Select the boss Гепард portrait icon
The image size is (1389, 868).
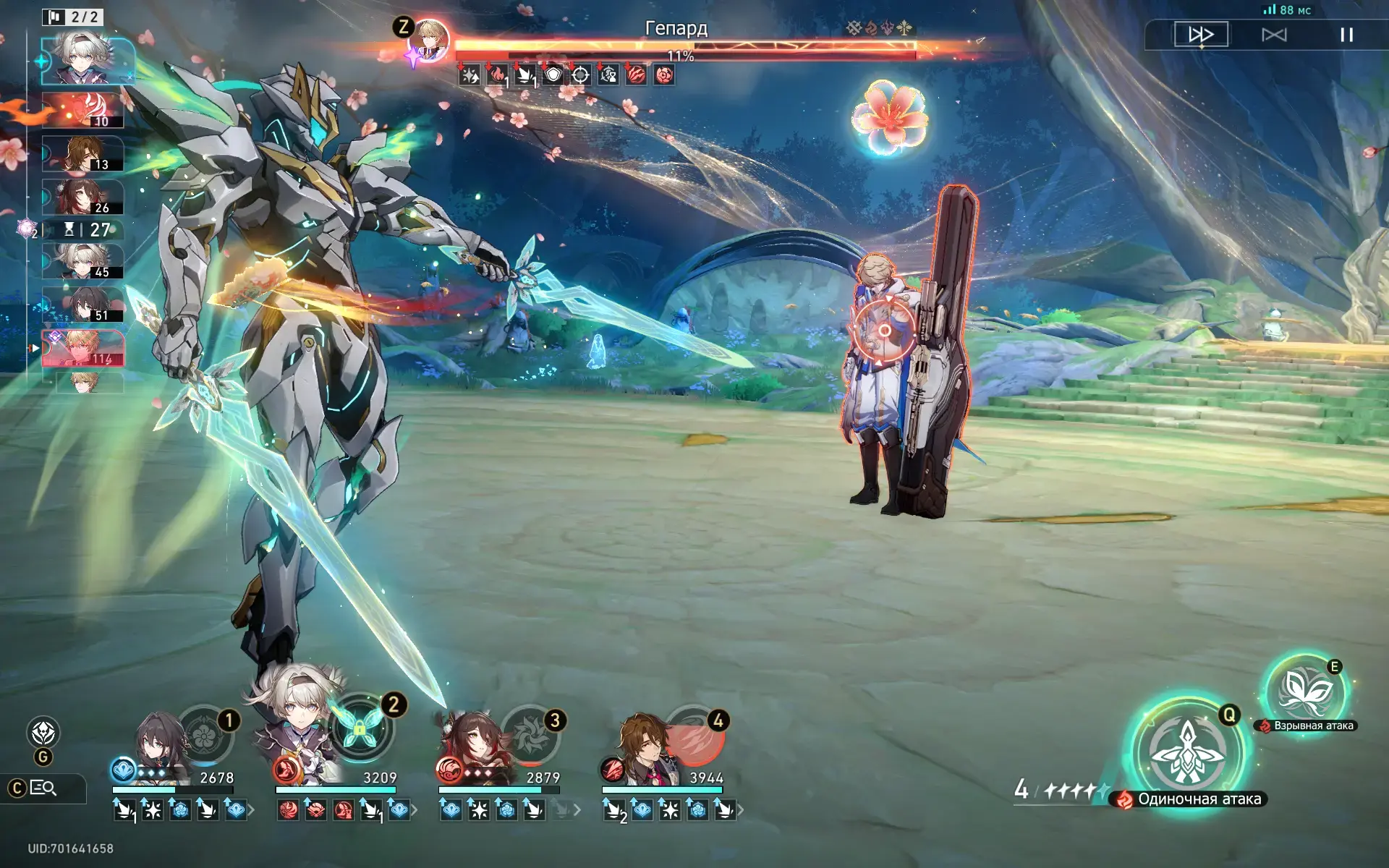(x=430, y=40)
